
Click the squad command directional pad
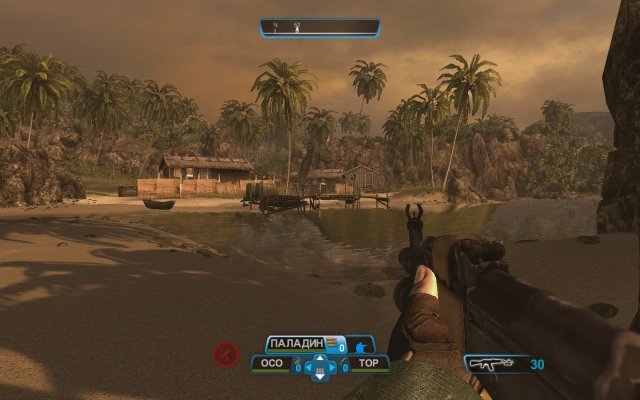pos(320,367)
